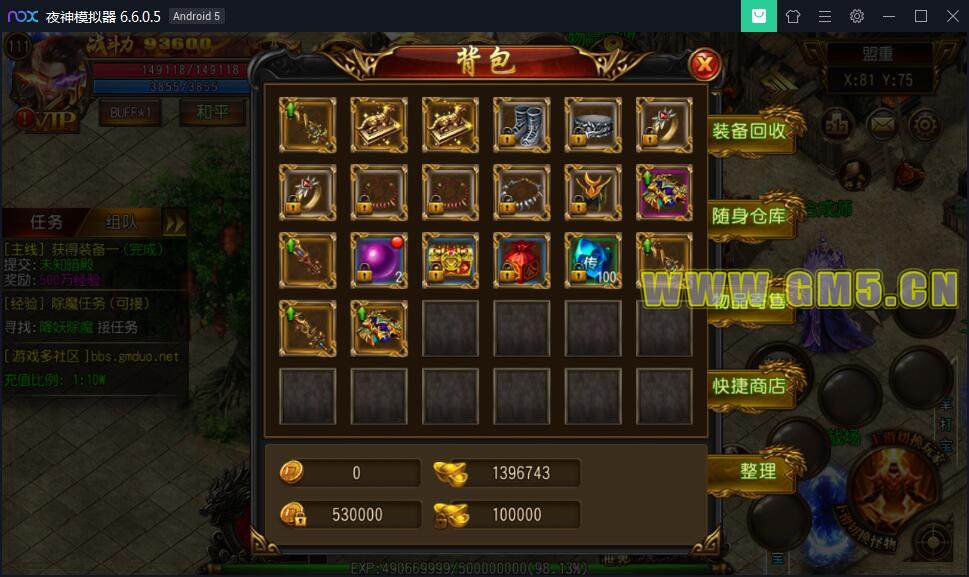This screenshot has height=577, width=969.
Task: Select the golden treasure chest item
Action: [450, 260]
